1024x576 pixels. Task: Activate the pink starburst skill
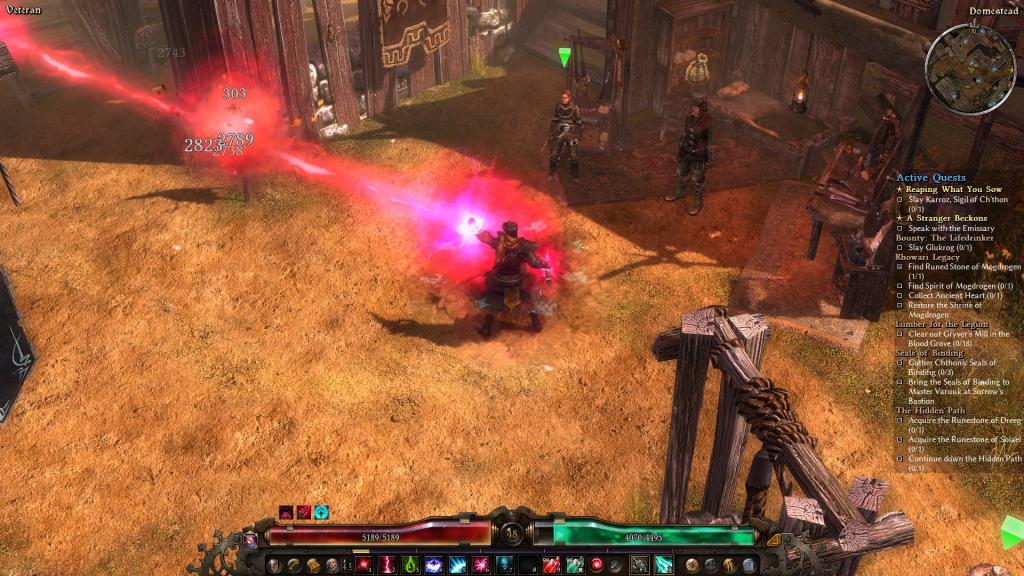481,565
